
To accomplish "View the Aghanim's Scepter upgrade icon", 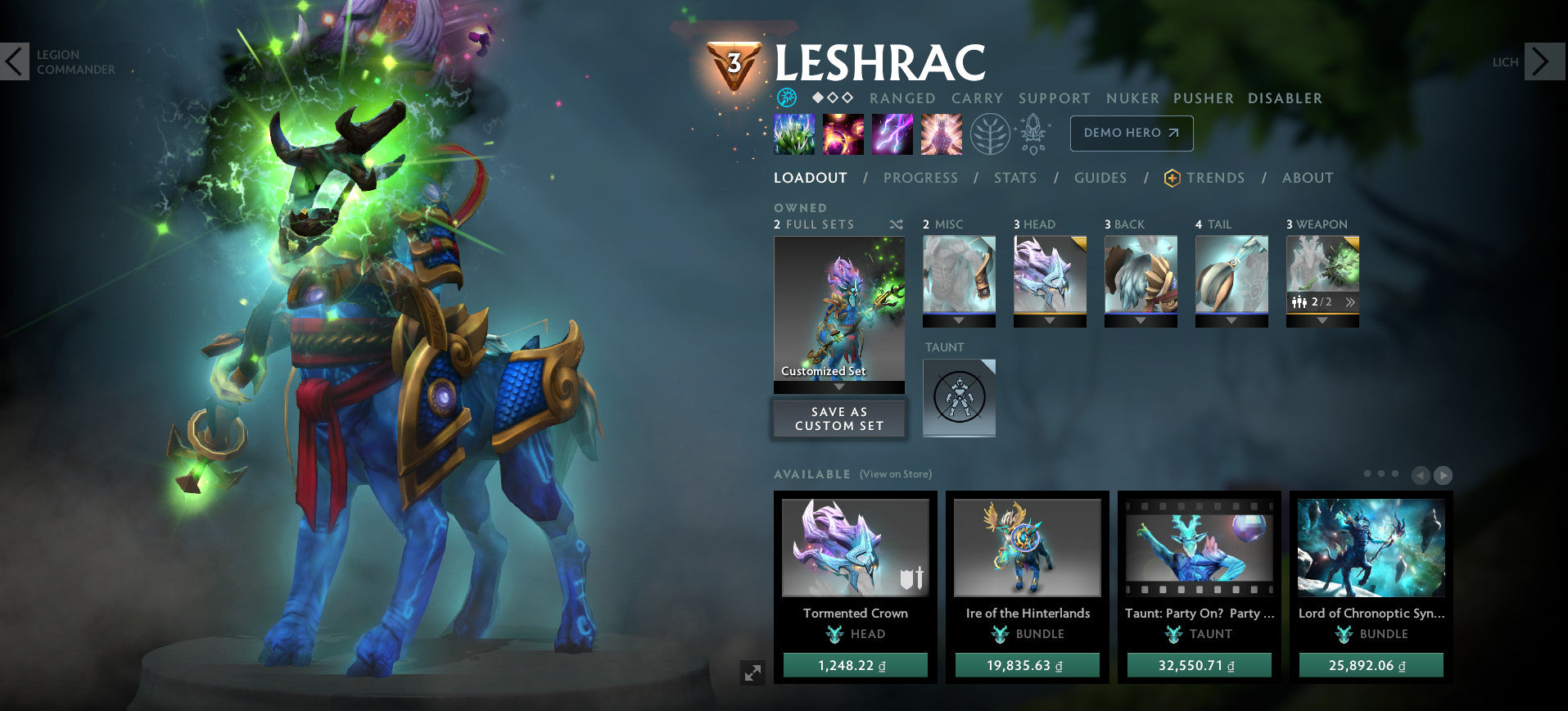I will coord(1034,134).
